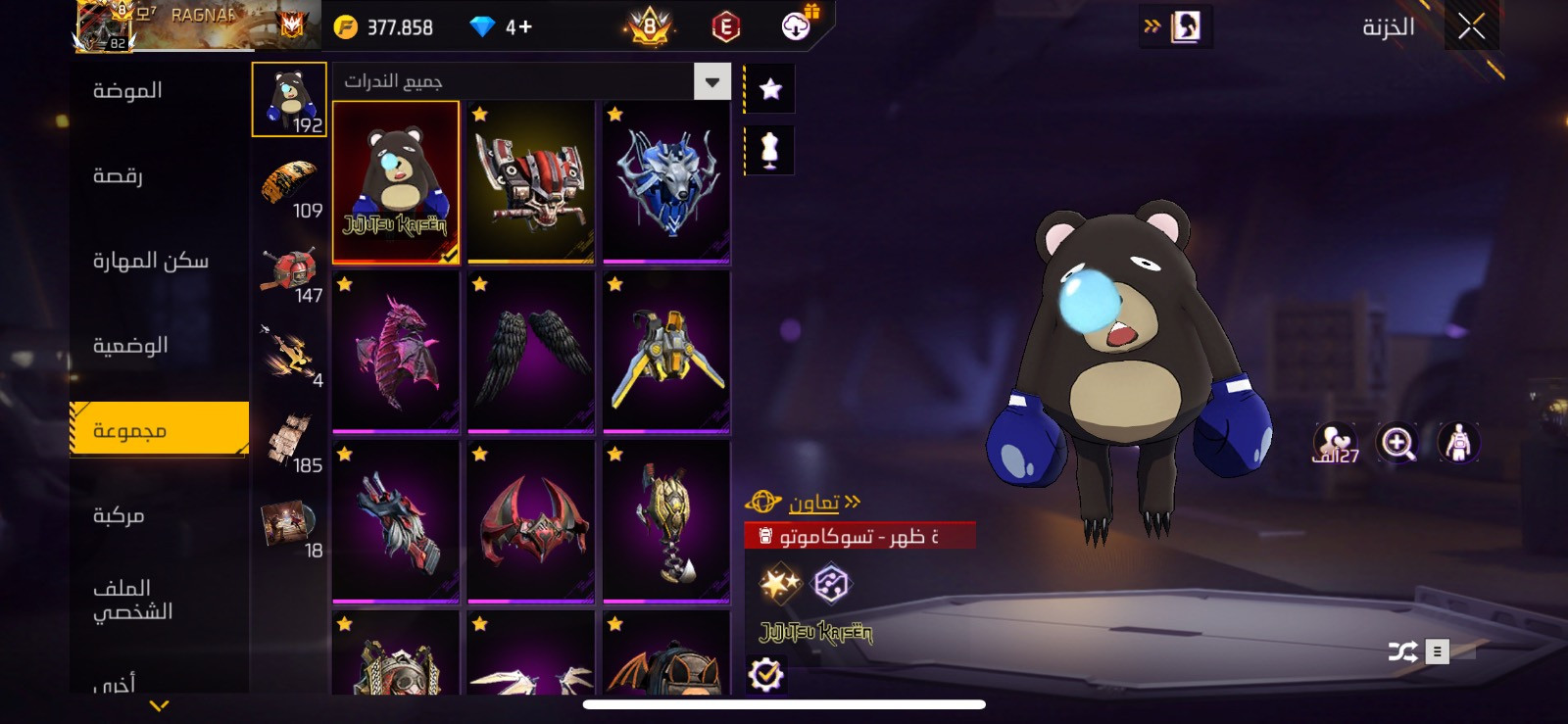This screenshot has height=724, width=1568.
Task: Open the مركبة (Vehicle) category
Action: (x=119, y=515)
